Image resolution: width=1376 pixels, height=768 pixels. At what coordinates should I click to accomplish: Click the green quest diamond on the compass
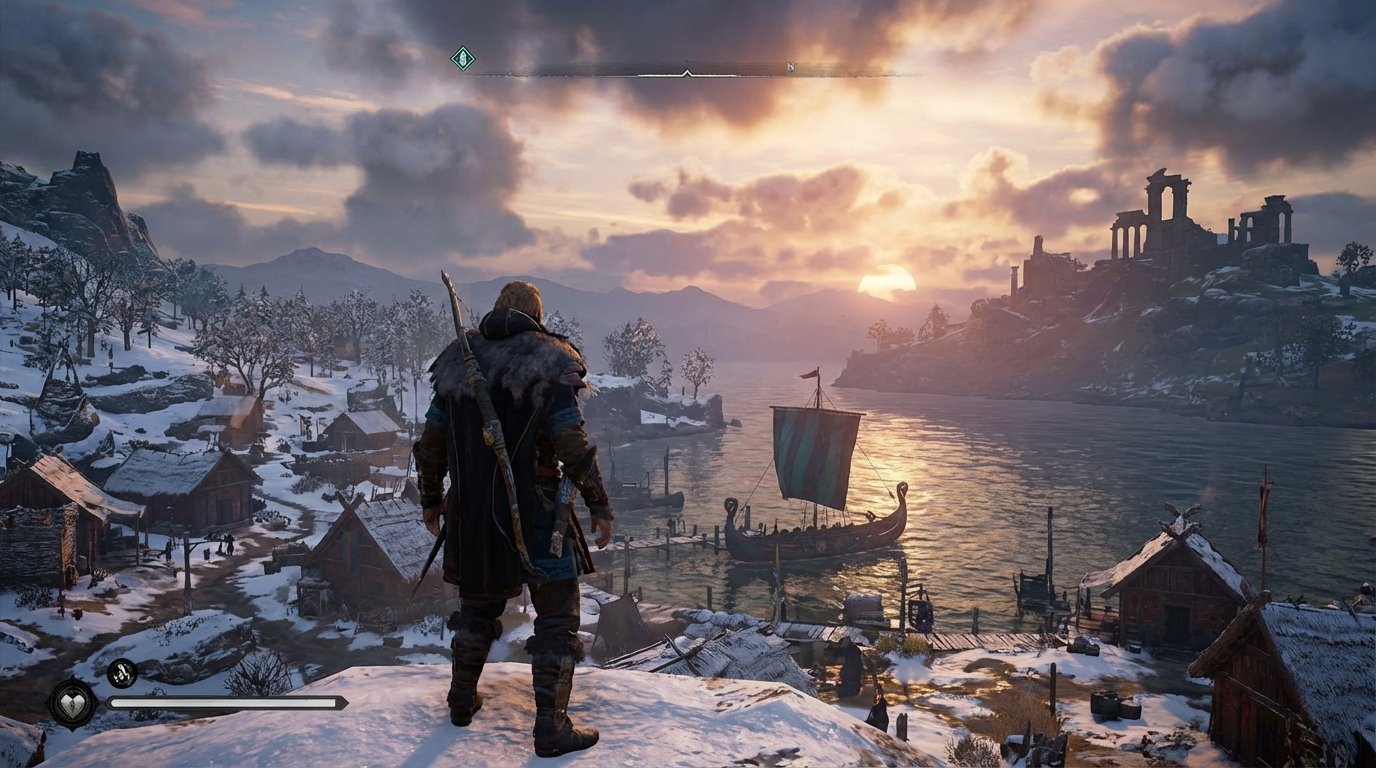pyautogui.click(x=461, y=58)
